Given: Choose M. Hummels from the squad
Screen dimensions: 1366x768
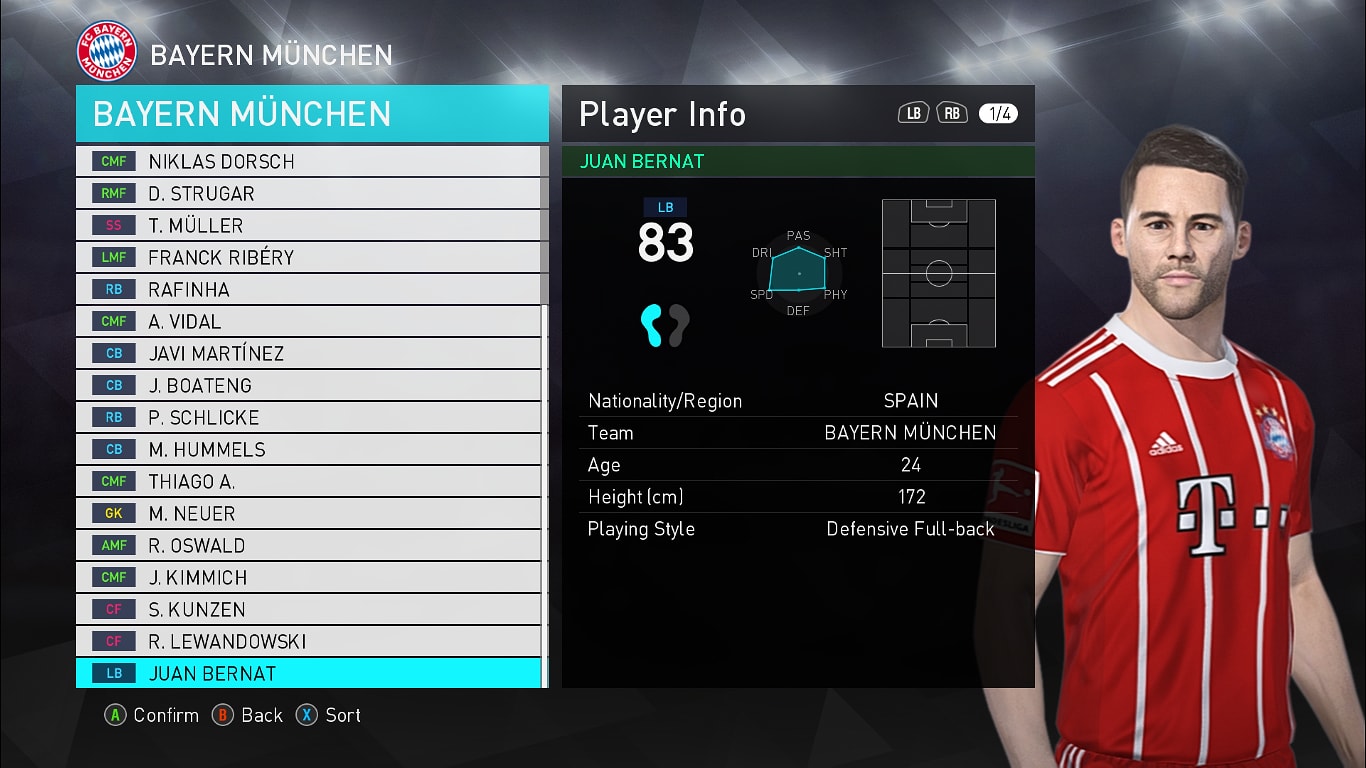Looking at the screenshot, I should pyautogui.click(x=308, y=449).
